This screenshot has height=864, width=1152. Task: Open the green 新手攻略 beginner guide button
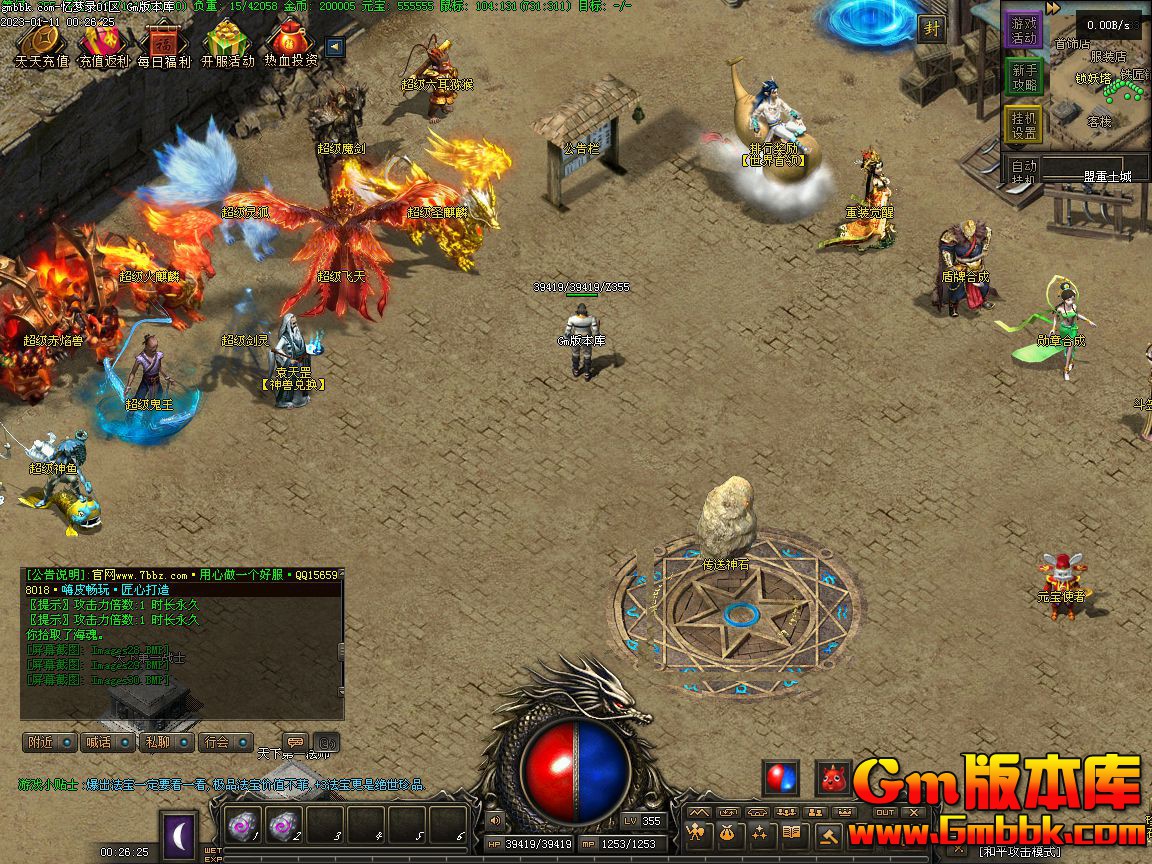coord(1023,77)
